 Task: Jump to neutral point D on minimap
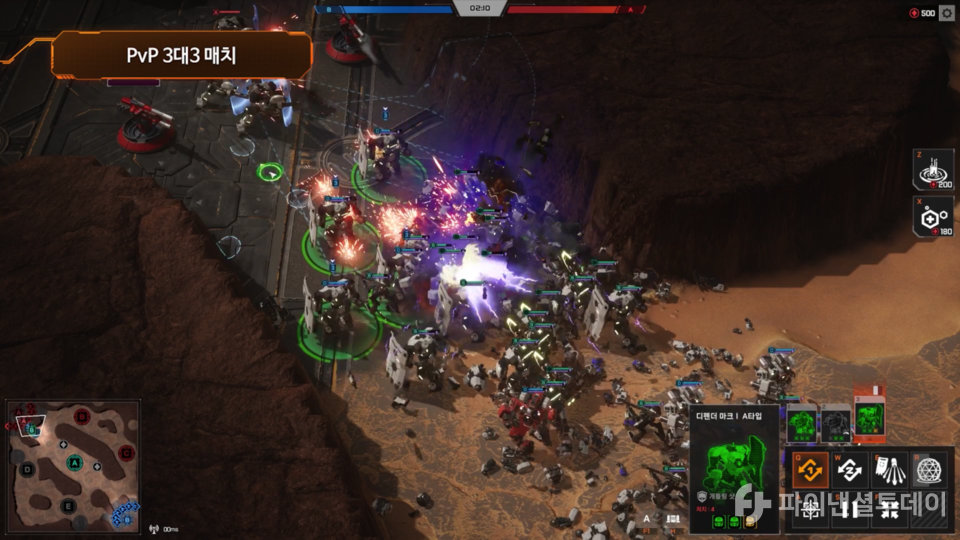27,468
